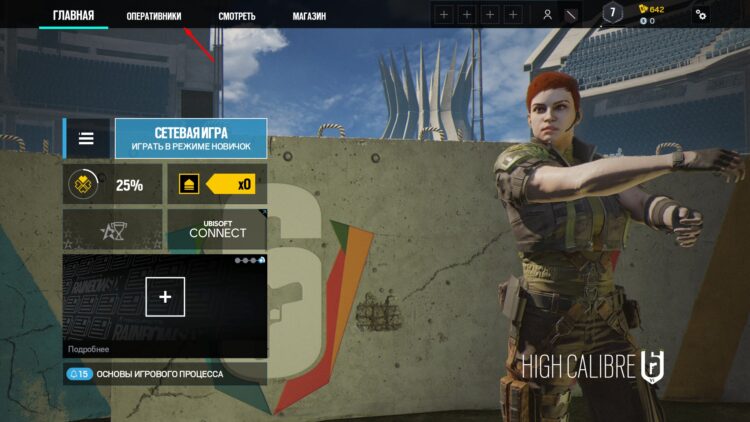Open settings via the gear icon
This screenshot has height=422, width=750.
tap(701, 15)
